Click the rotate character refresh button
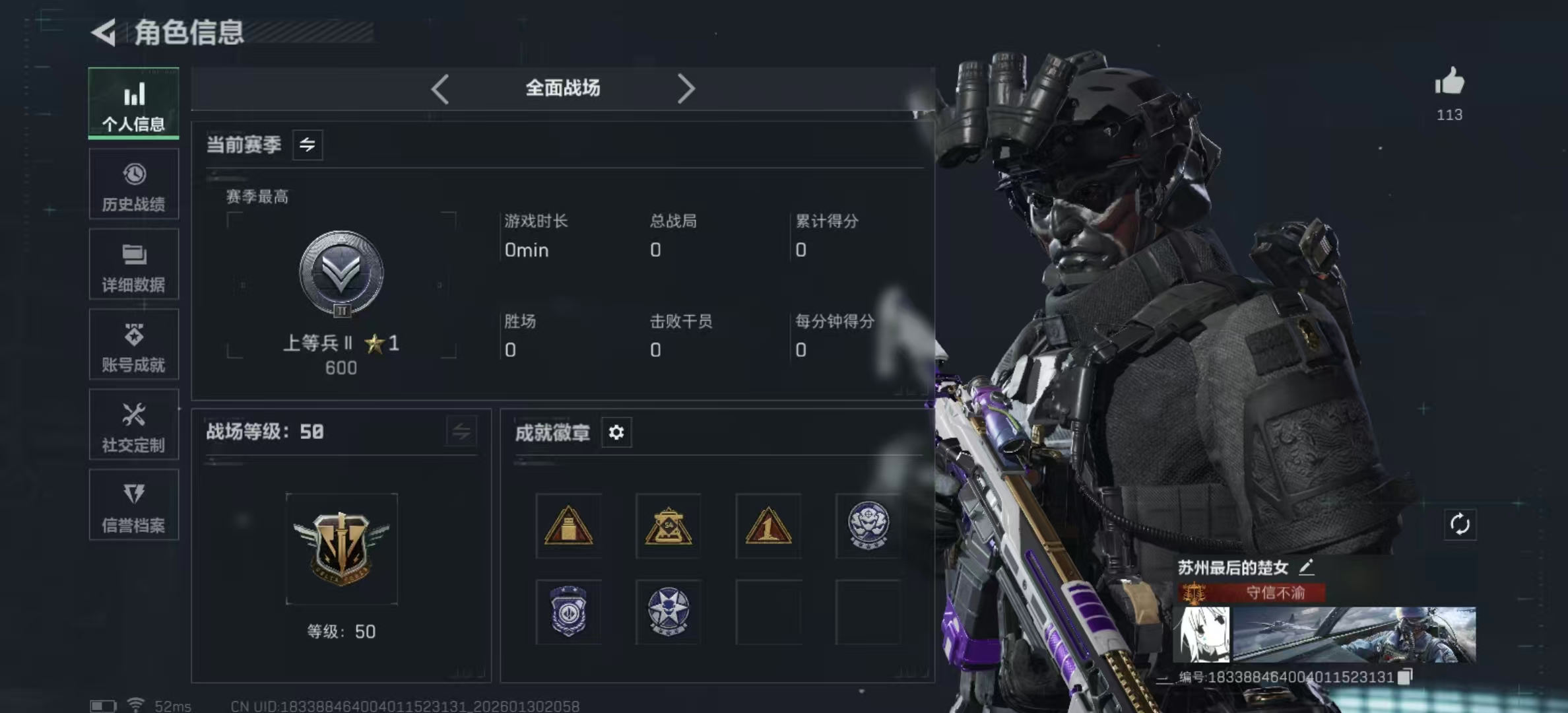 click(x=1459, y=525)
